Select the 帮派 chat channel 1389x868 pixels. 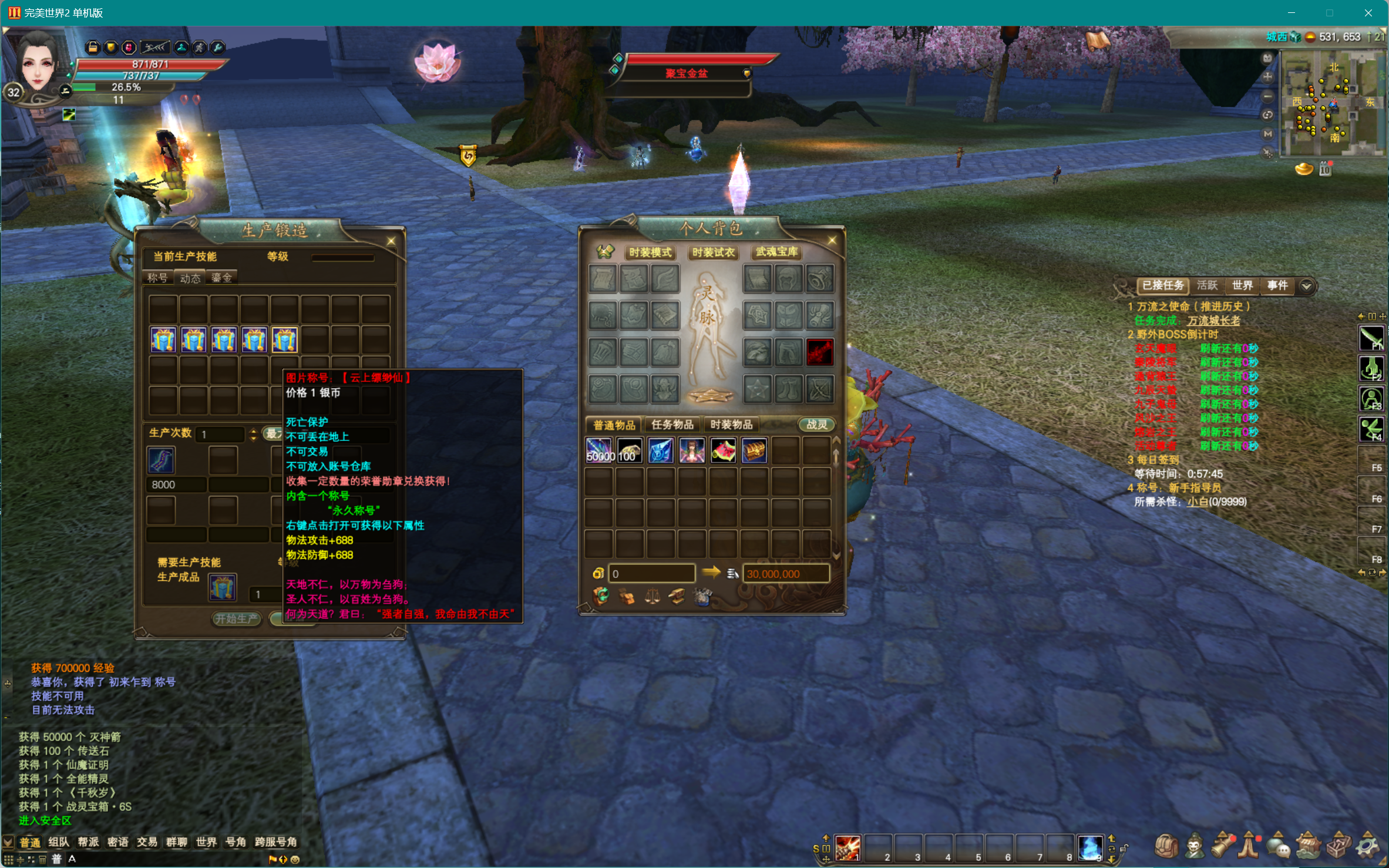(88, 842)
